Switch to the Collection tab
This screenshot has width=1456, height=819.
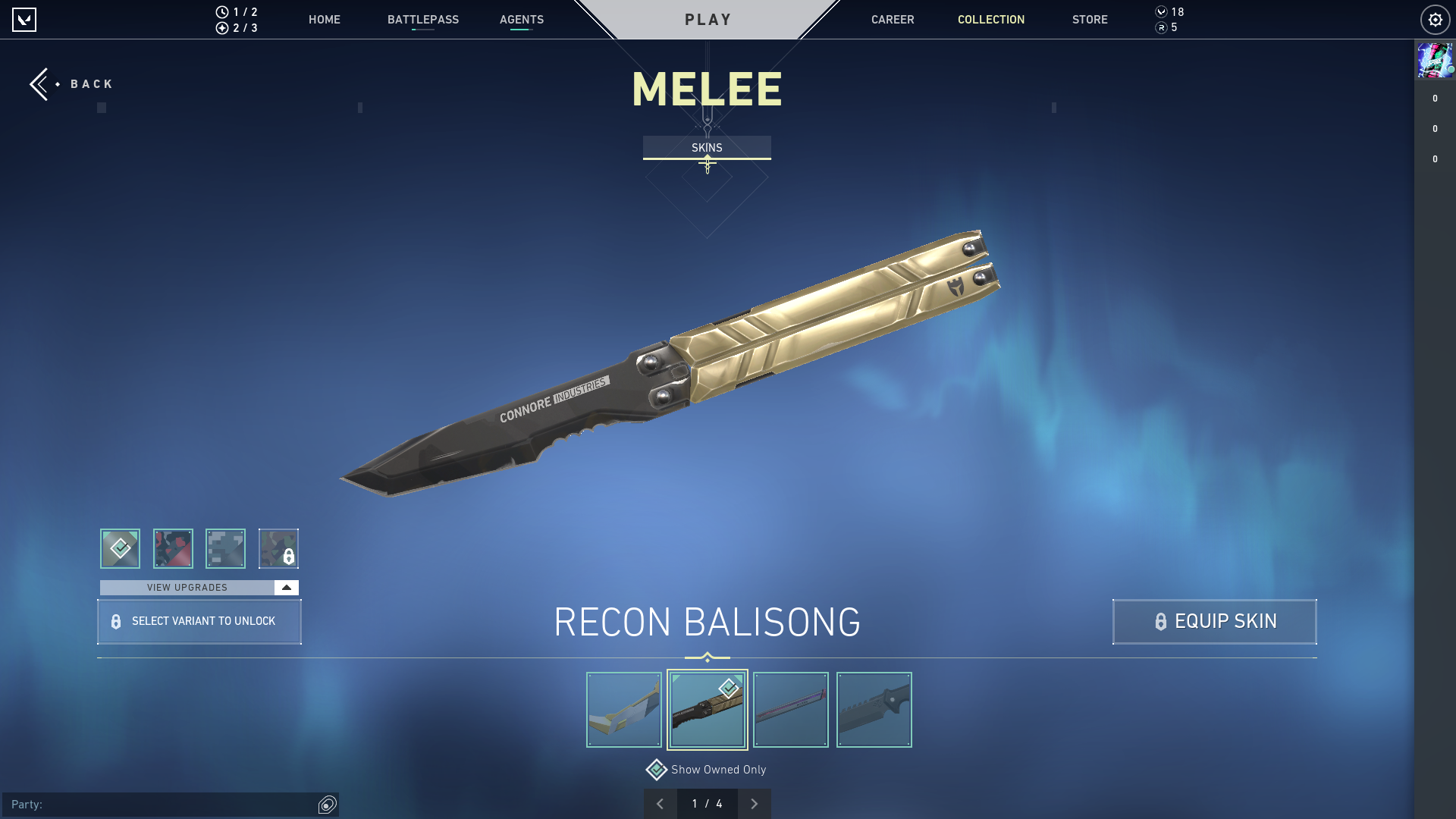pyautogui.click(x=990, y=20)
